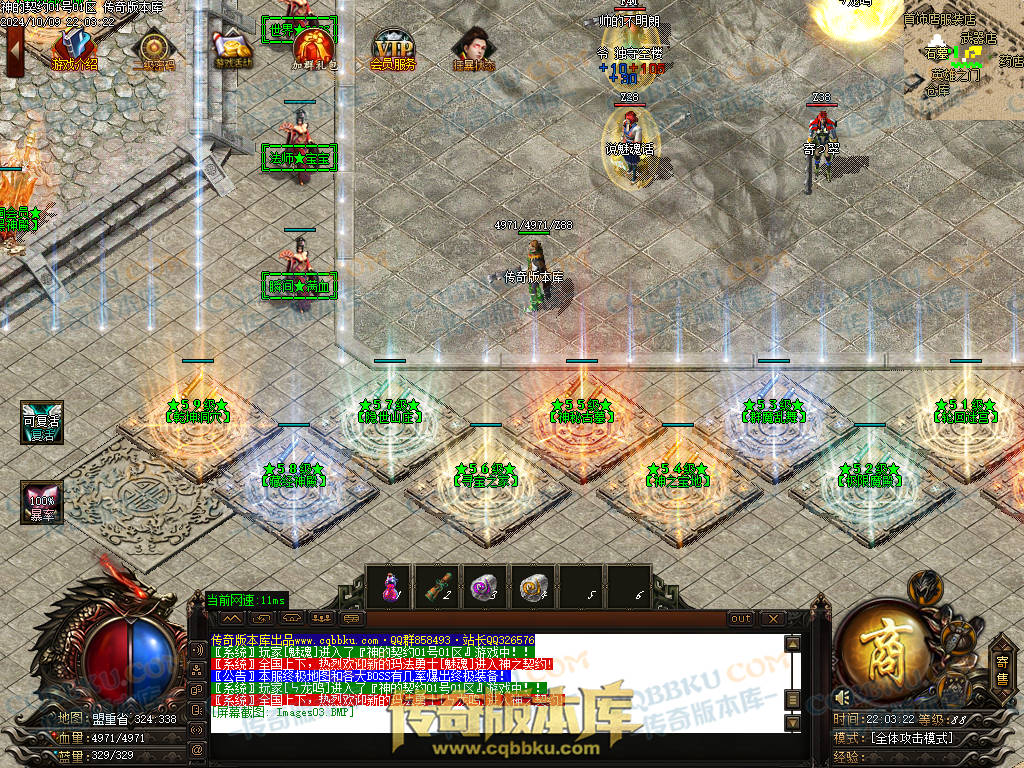Use the purple spiral item in slot 3
The width and height of the screenshot is (1024, 768).
tap(484, 587)
